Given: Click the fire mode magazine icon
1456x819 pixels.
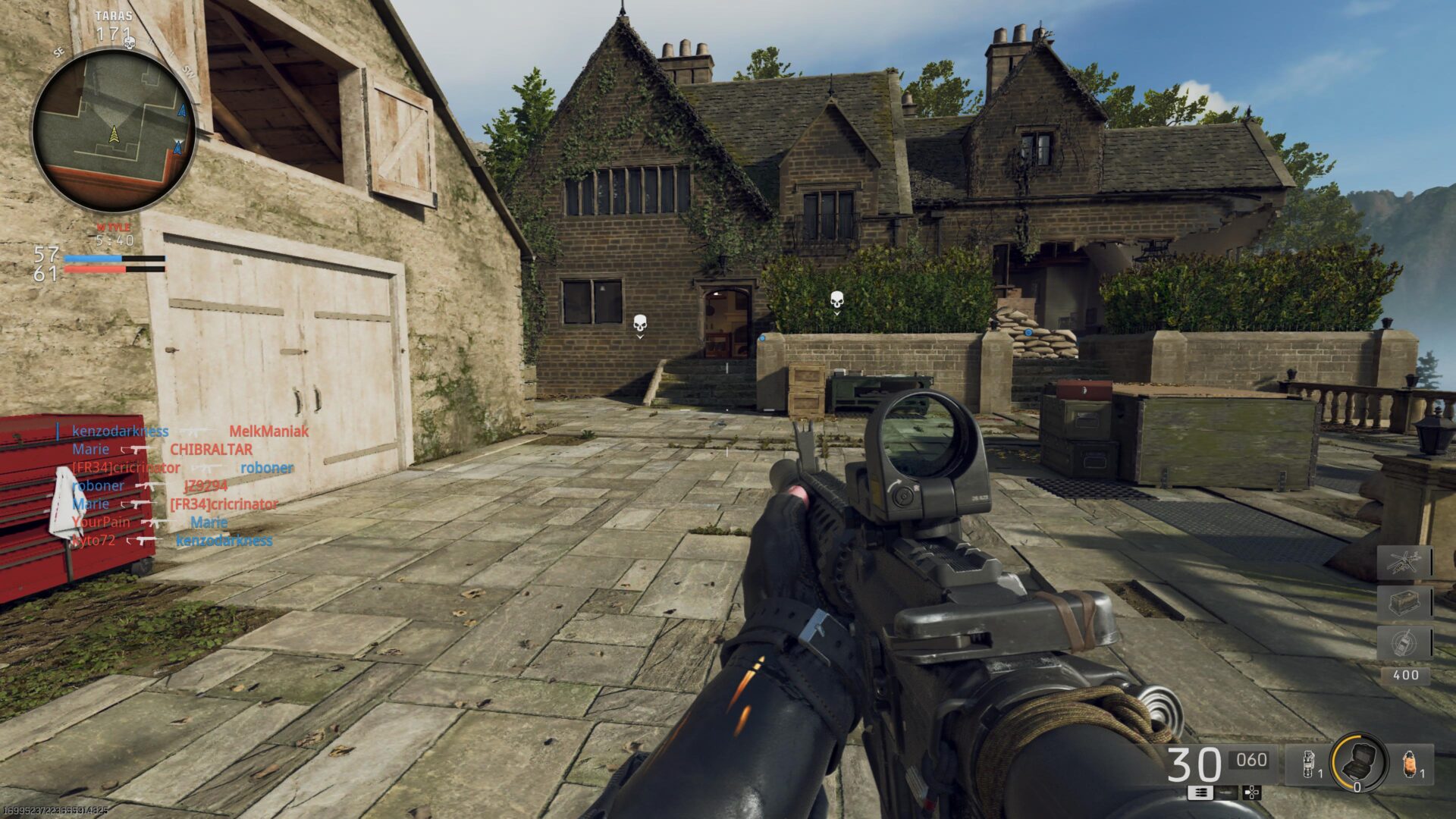Looking at the screenshot, I should 1200,793.
